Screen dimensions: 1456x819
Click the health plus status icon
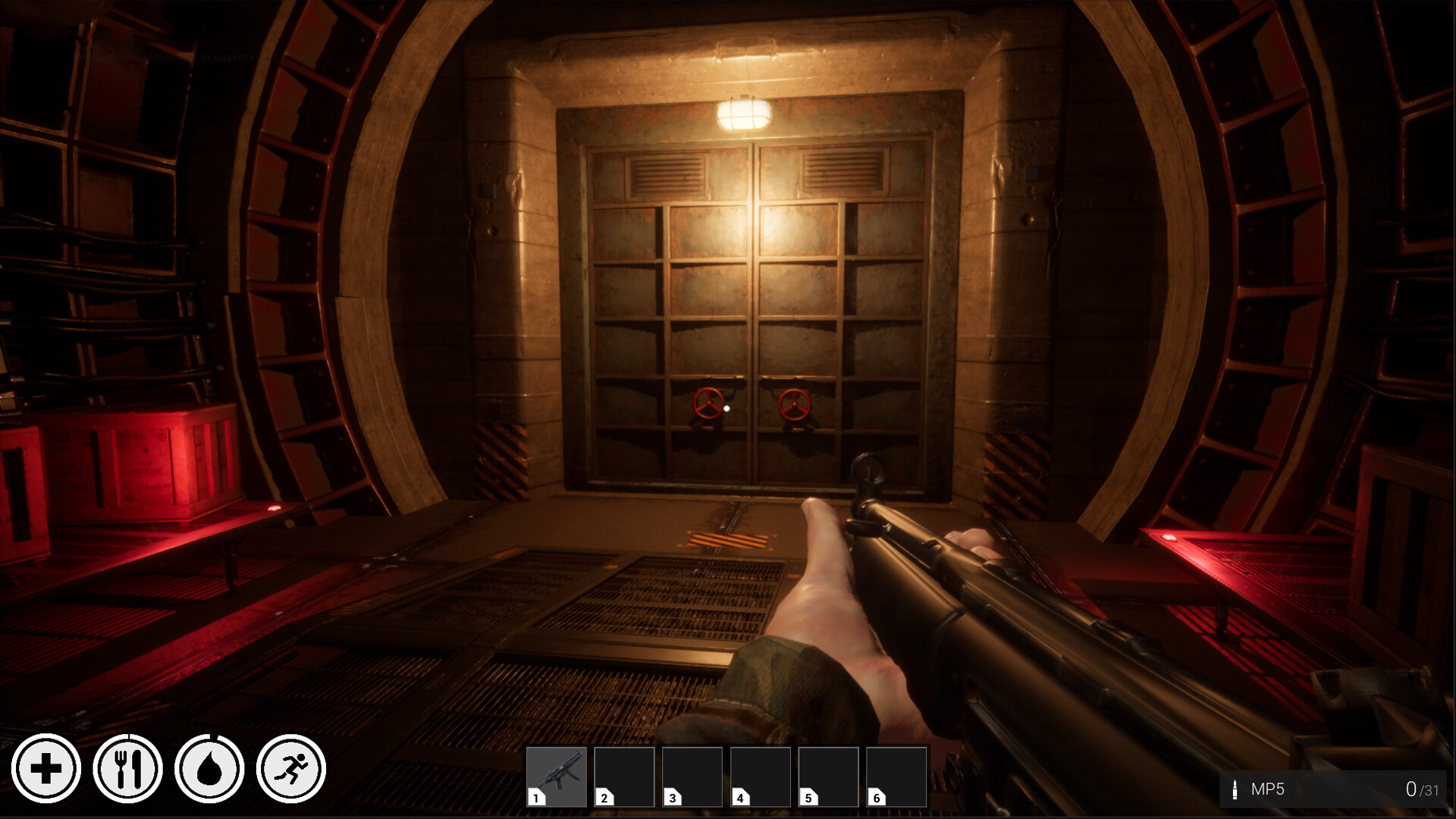tap(46, 769)
